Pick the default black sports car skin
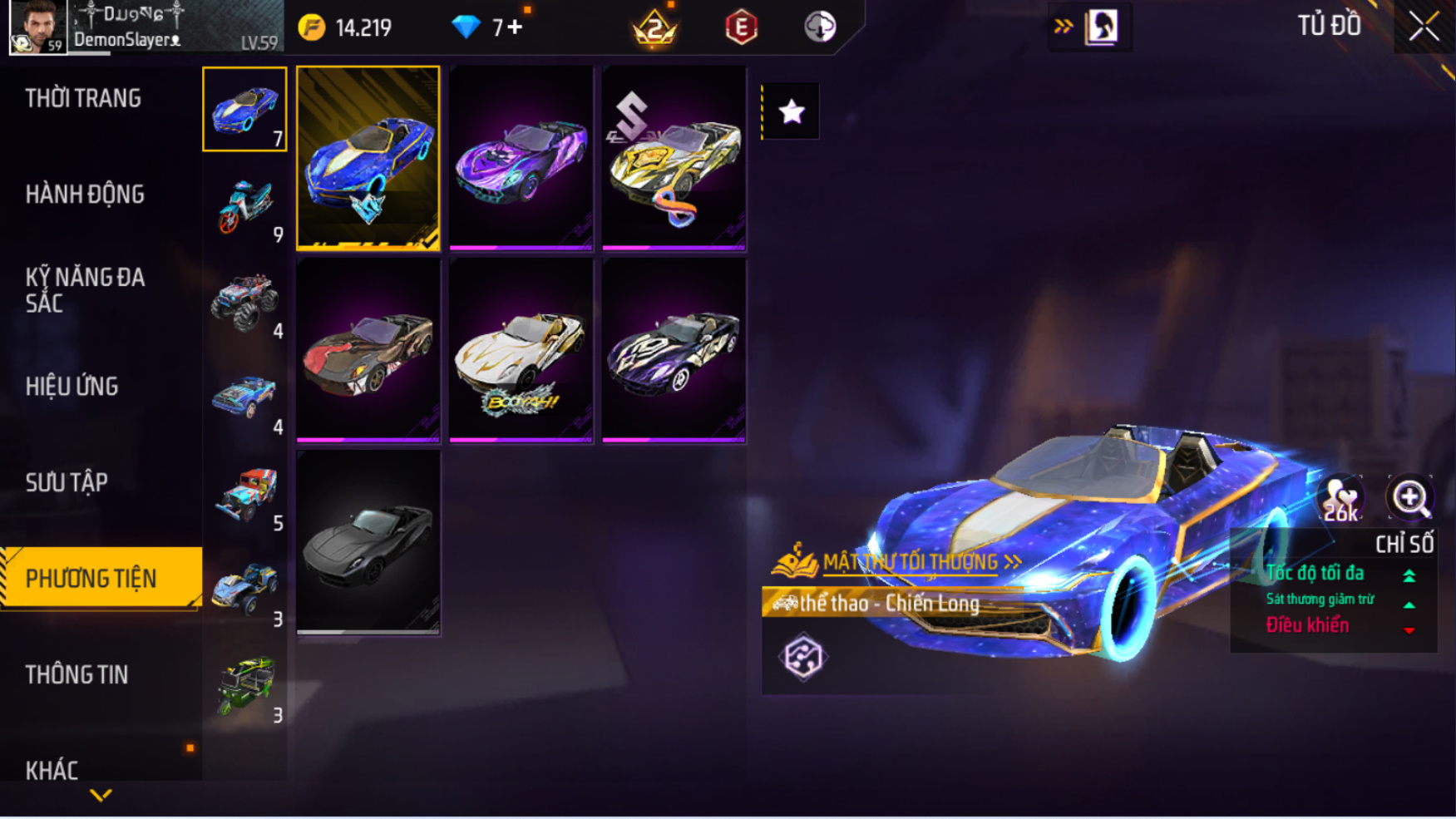1456x819 pixels. 368,542
